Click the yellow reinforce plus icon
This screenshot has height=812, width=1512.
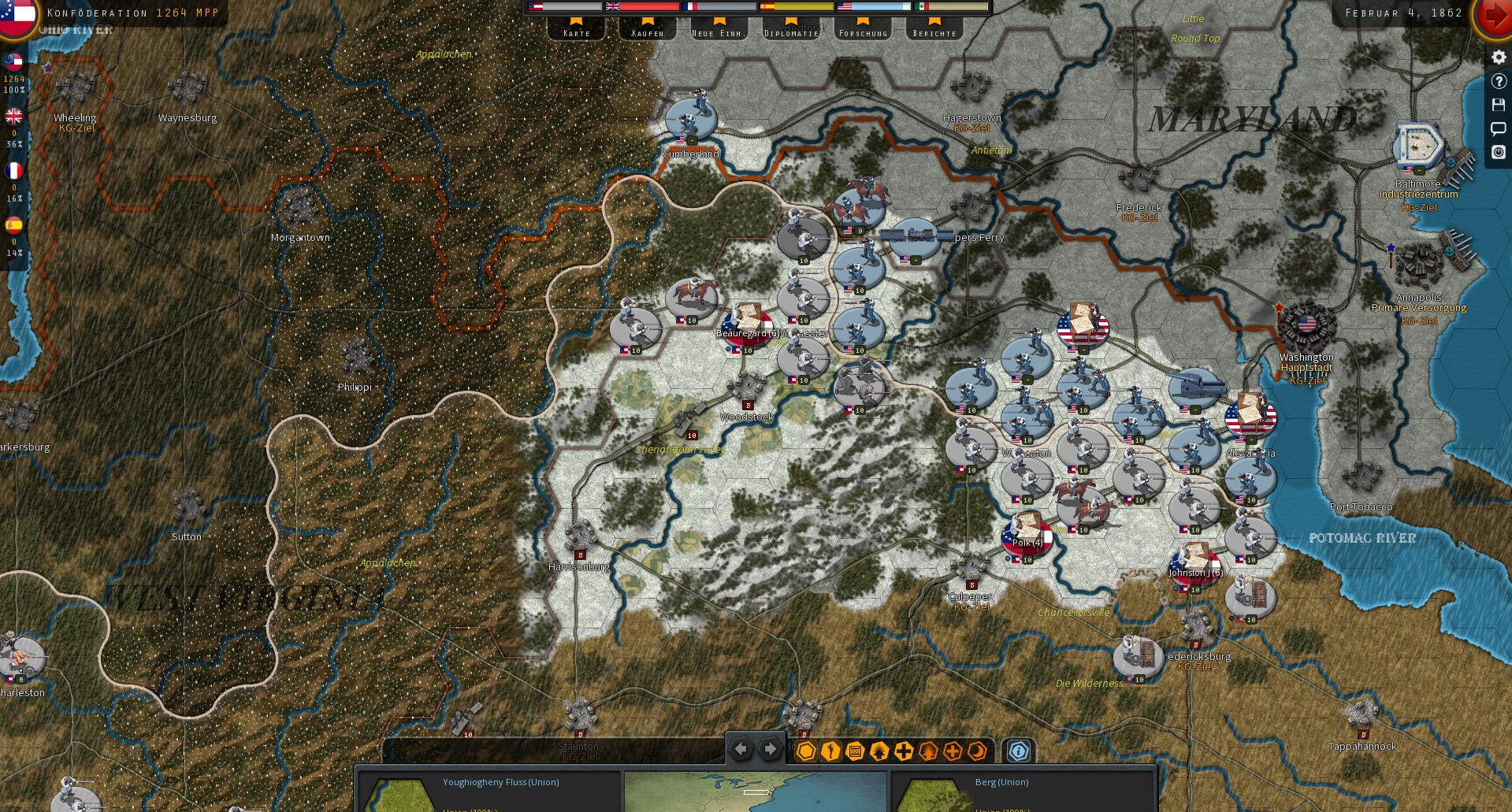tap(903, 751)
